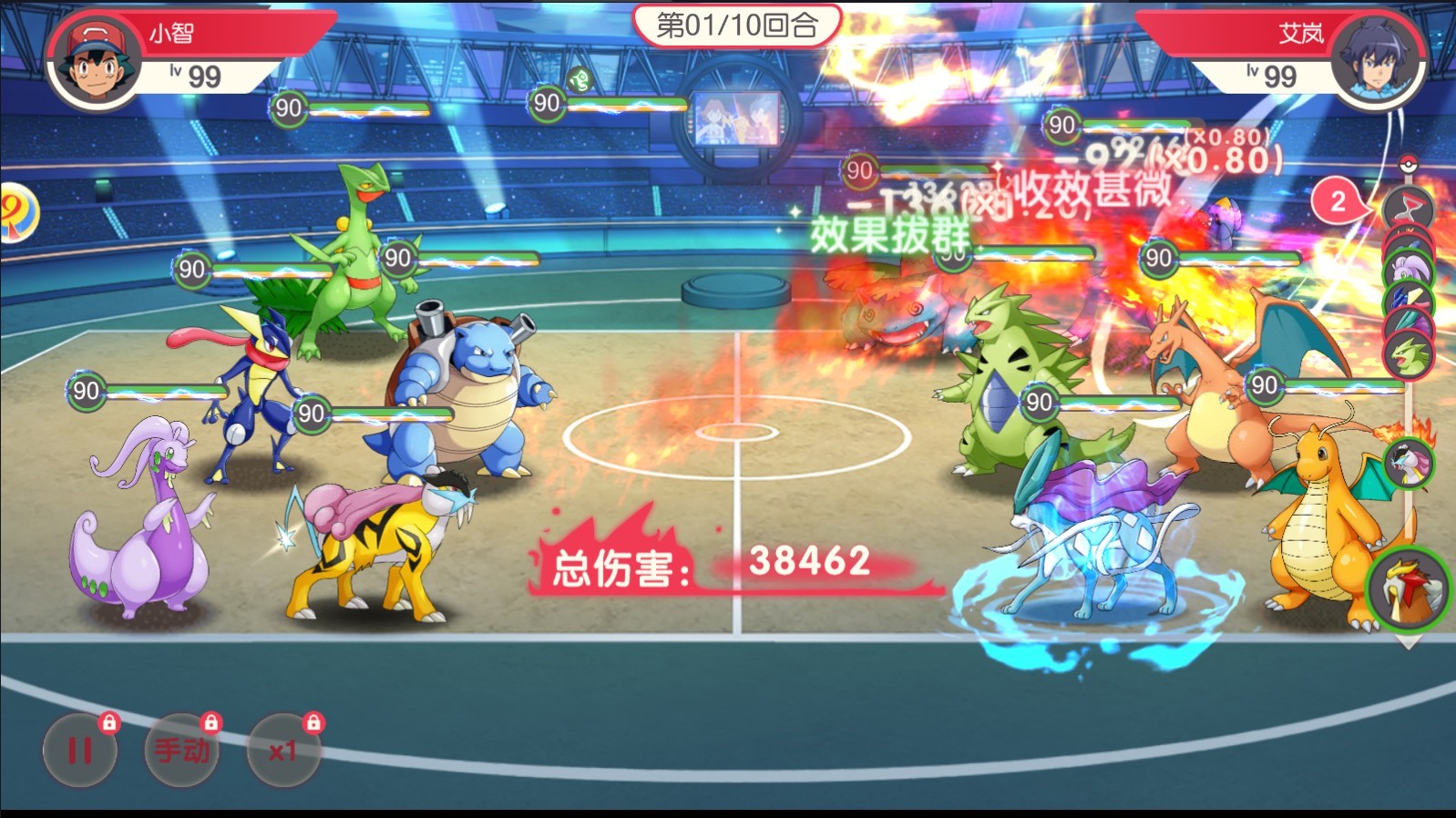Viewport: 1456px width, 818px height.
Task: Select the Goodra icon in the turn queue
Action: pyautogui.click(x=1408, y=269)
